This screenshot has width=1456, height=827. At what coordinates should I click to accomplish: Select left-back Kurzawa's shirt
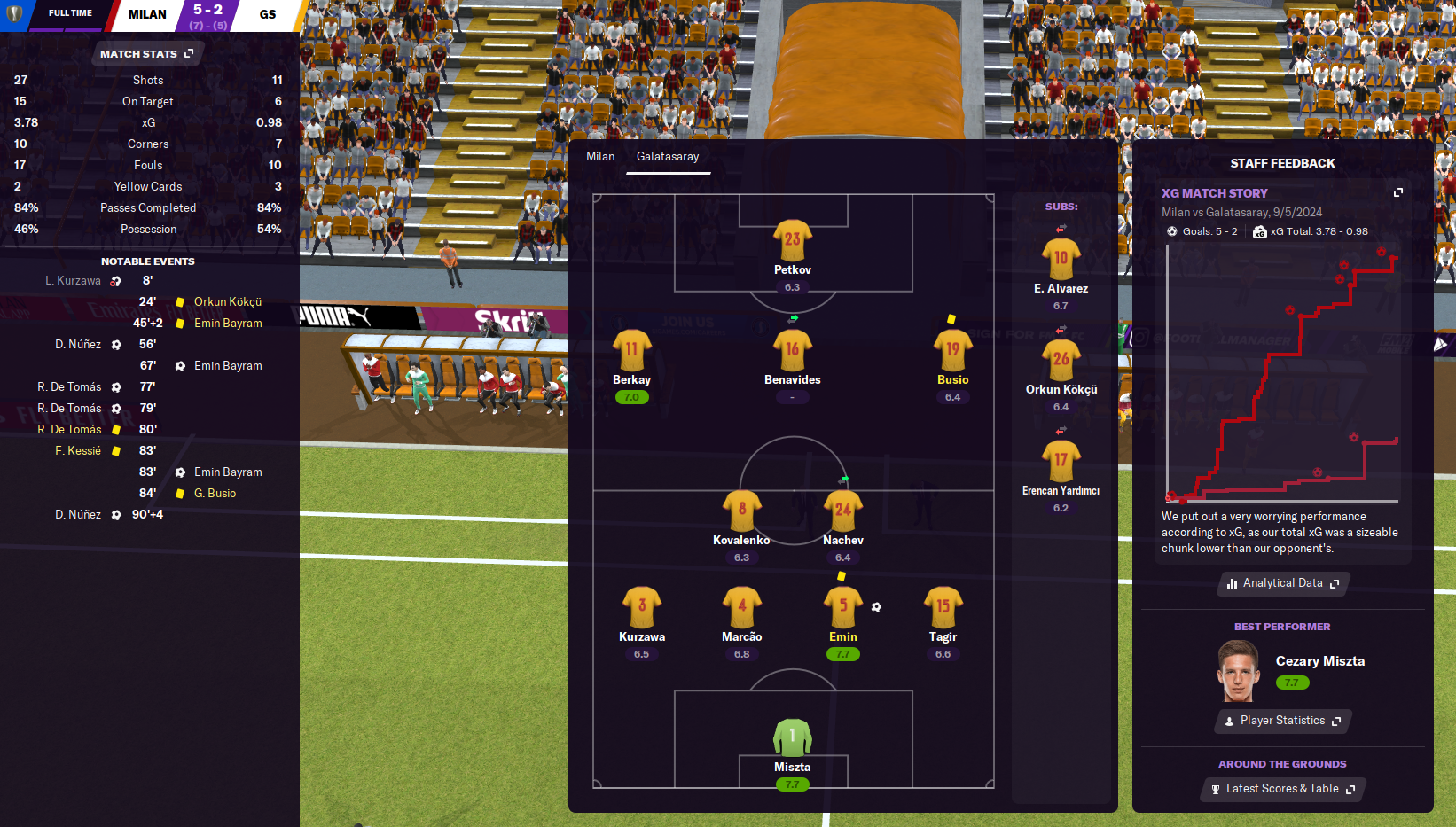641,608
